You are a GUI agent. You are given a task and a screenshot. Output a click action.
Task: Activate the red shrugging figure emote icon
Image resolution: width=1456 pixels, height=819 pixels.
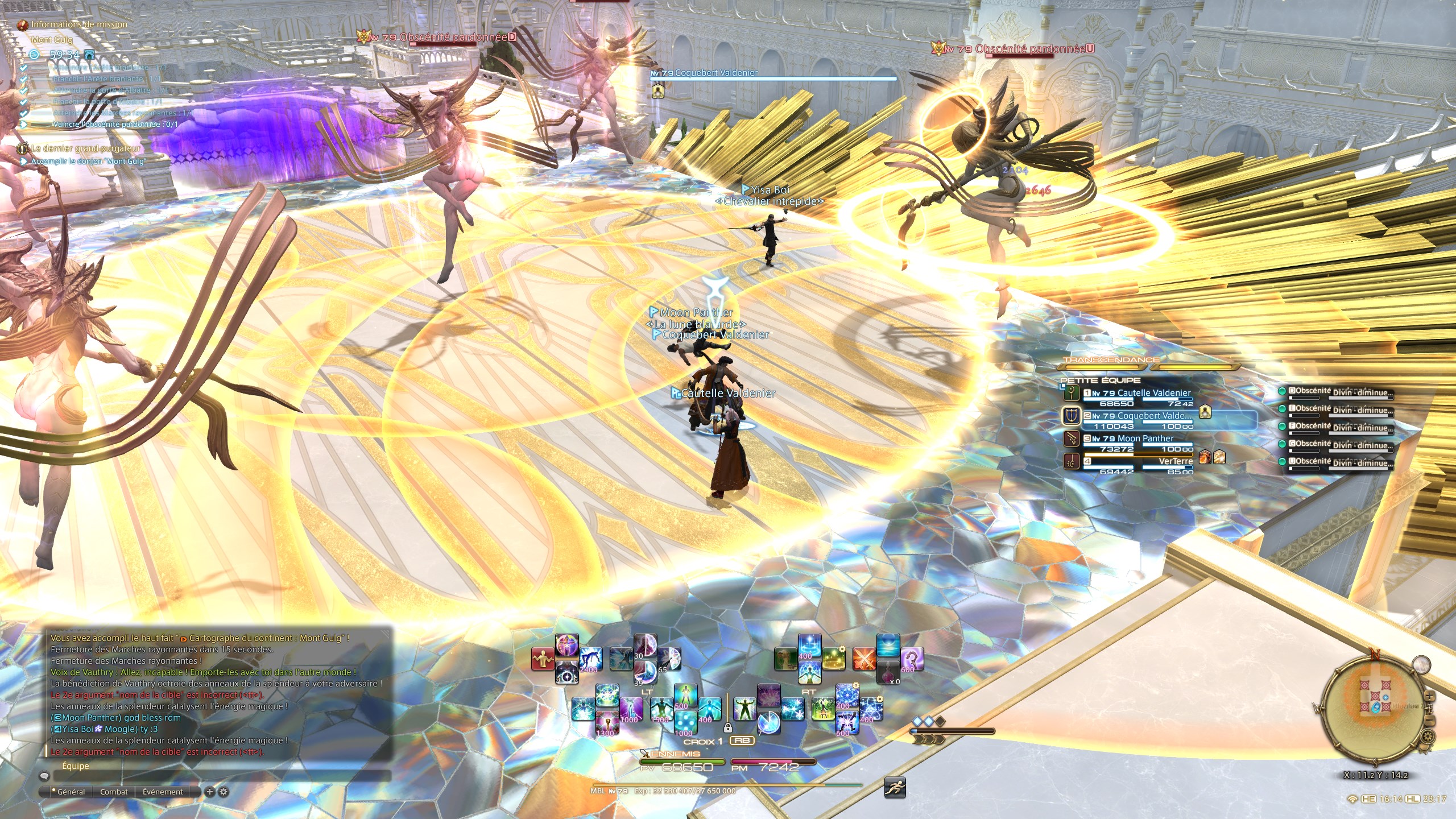point(543,660)
